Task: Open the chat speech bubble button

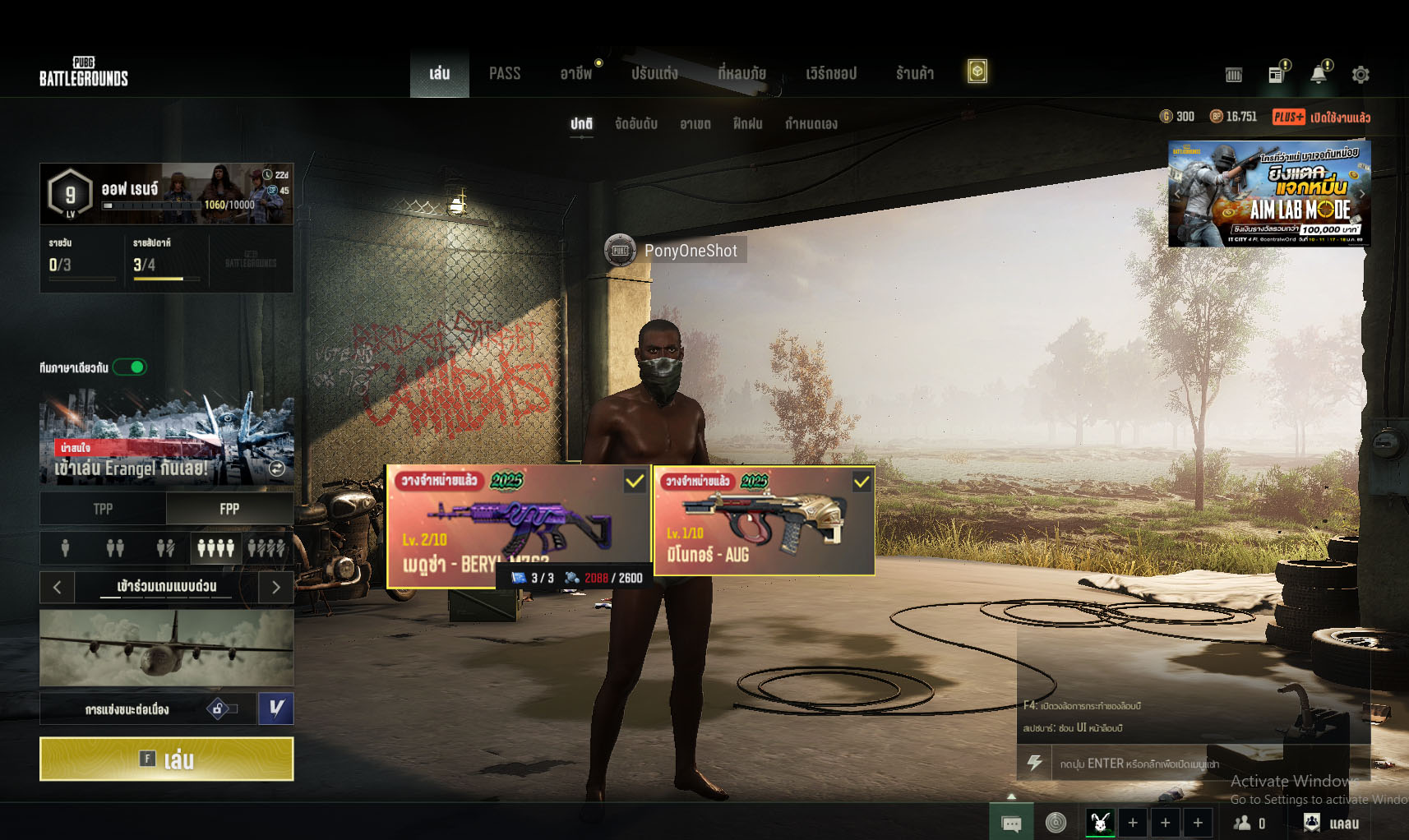Action: pyautogui.click(x=1011, y=823)
